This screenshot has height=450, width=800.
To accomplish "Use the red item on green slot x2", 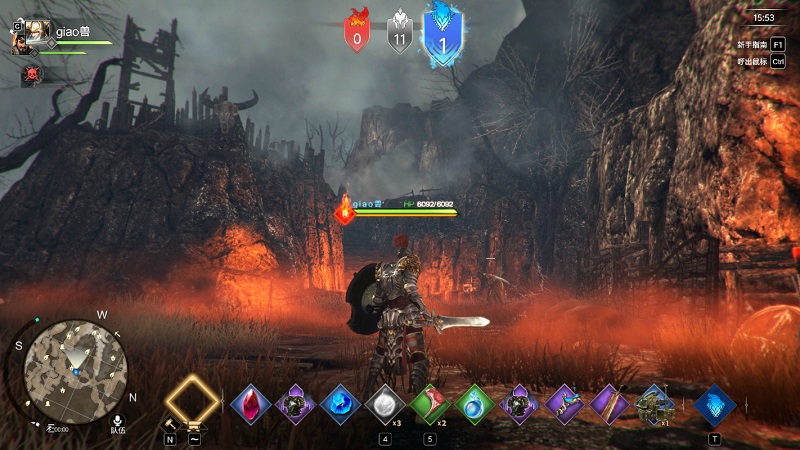I will (428, 404).
